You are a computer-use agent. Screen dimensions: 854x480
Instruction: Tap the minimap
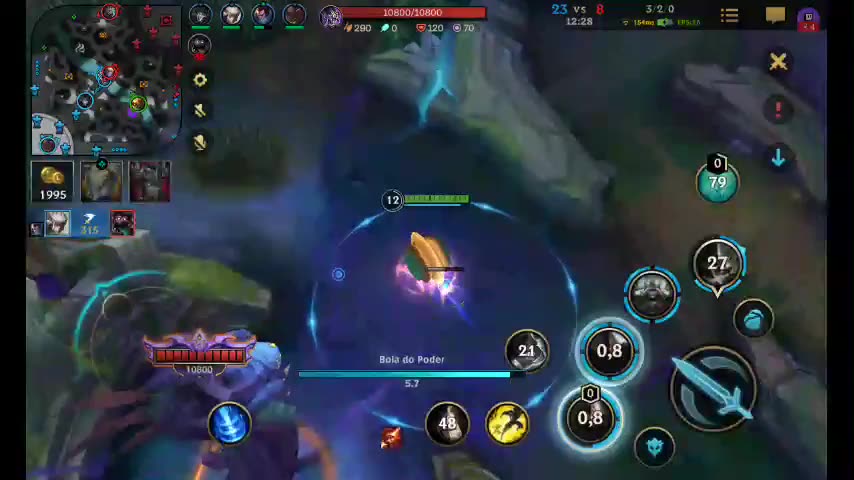click(x=105, y=78)
